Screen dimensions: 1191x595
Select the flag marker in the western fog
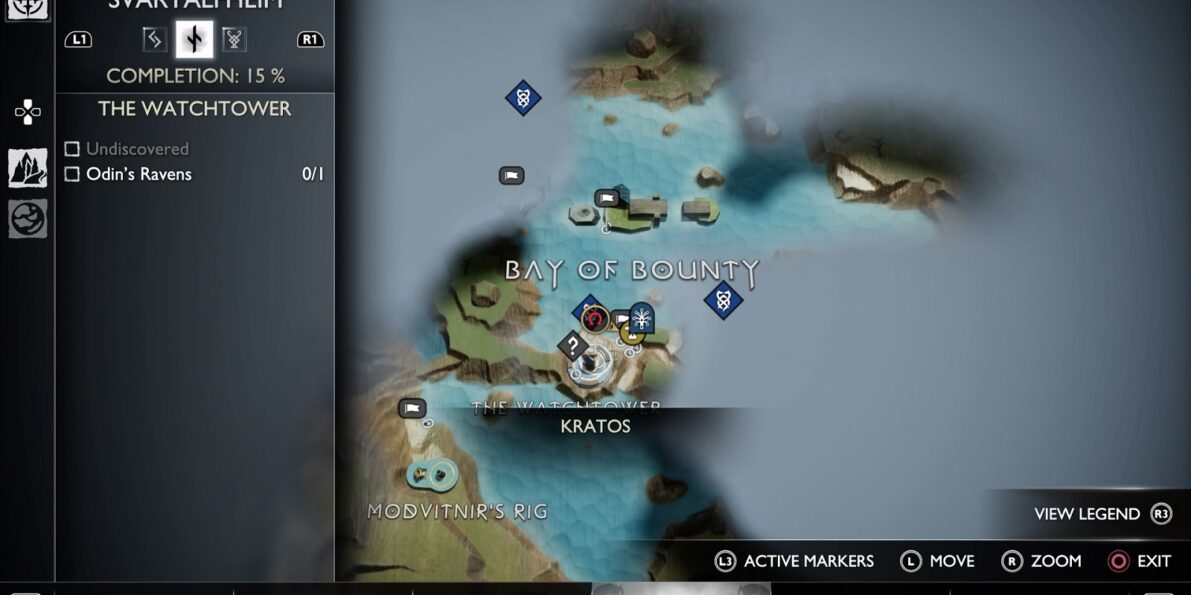(511, 176)
